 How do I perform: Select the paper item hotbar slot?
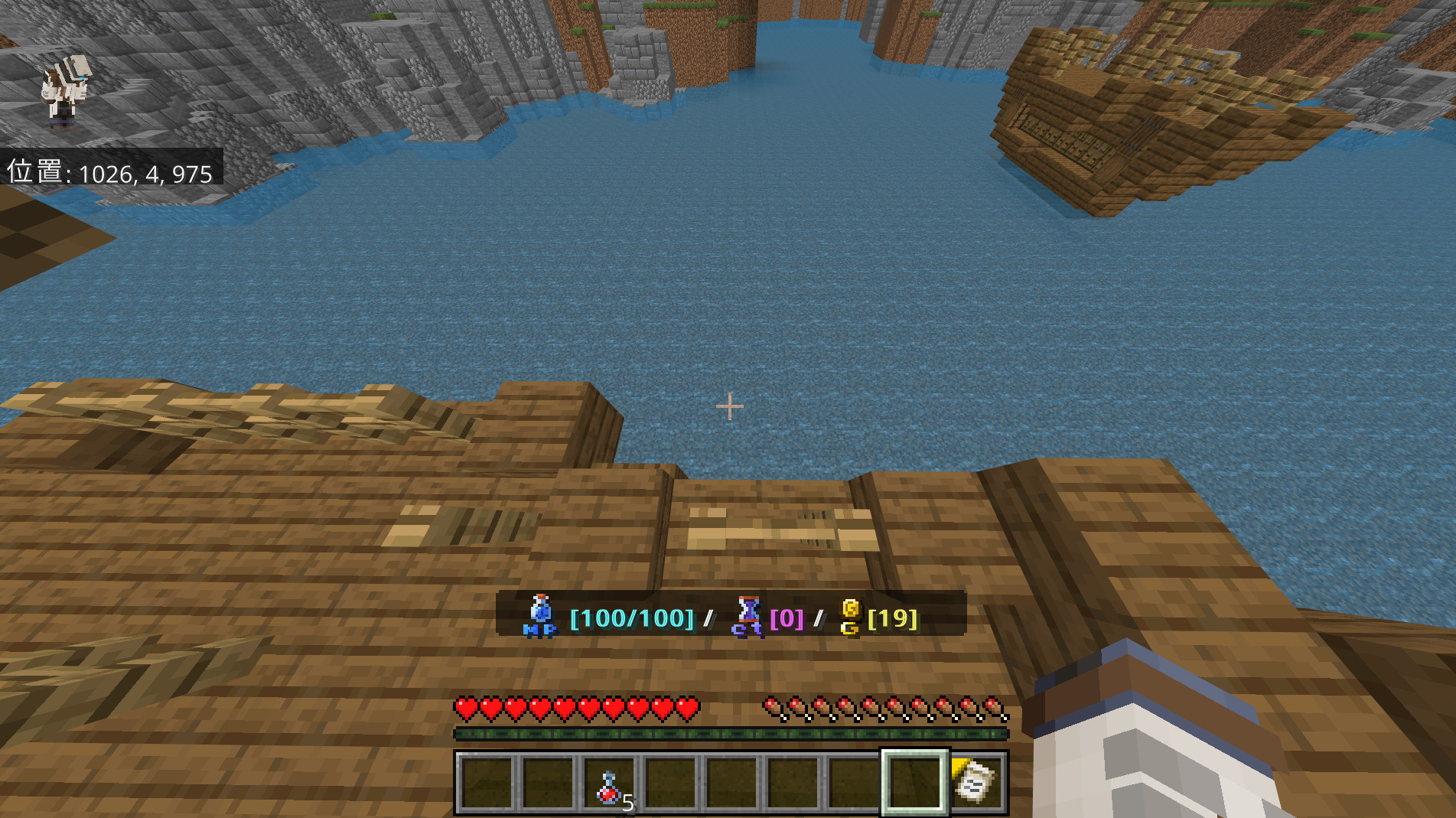click(x=975, y=782)
